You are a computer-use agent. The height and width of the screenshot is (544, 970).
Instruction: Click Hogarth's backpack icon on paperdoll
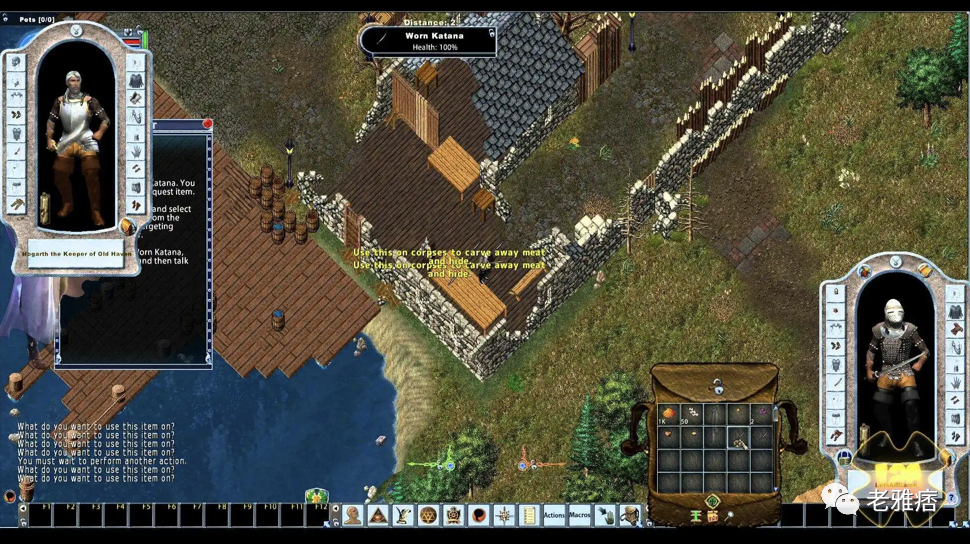pos(127,225)
